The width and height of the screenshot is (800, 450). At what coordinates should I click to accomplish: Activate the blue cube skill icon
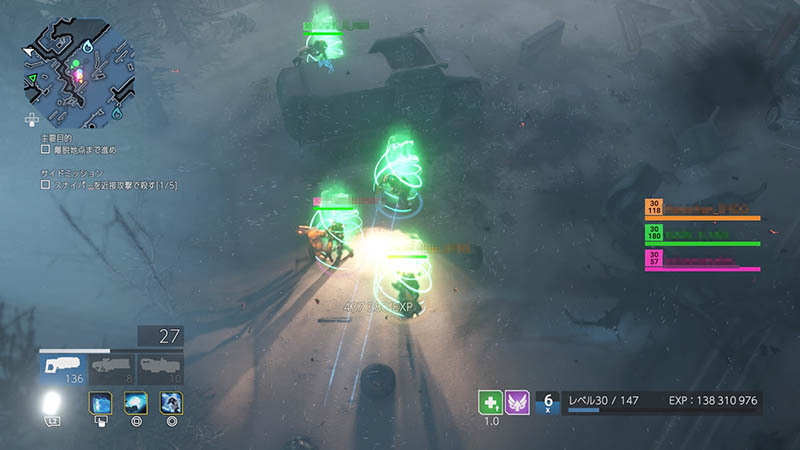(x=101, y=404)
